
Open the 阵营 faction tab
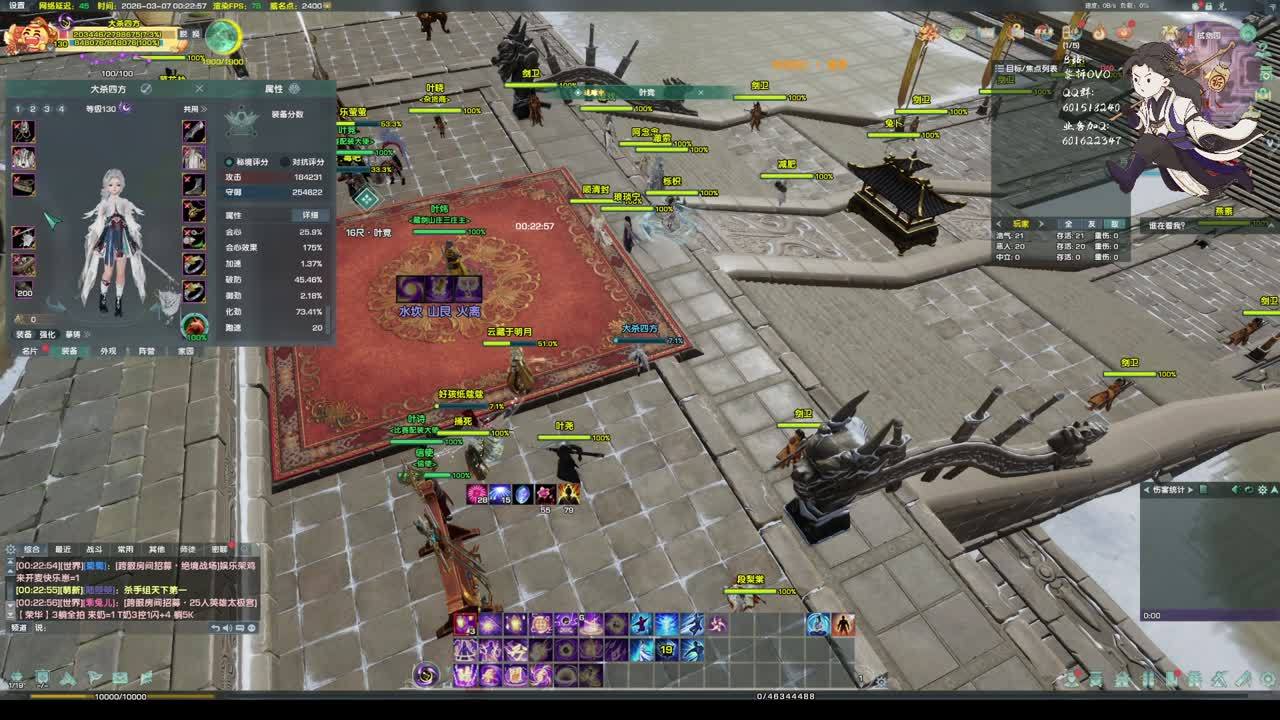tap(147, 351)
